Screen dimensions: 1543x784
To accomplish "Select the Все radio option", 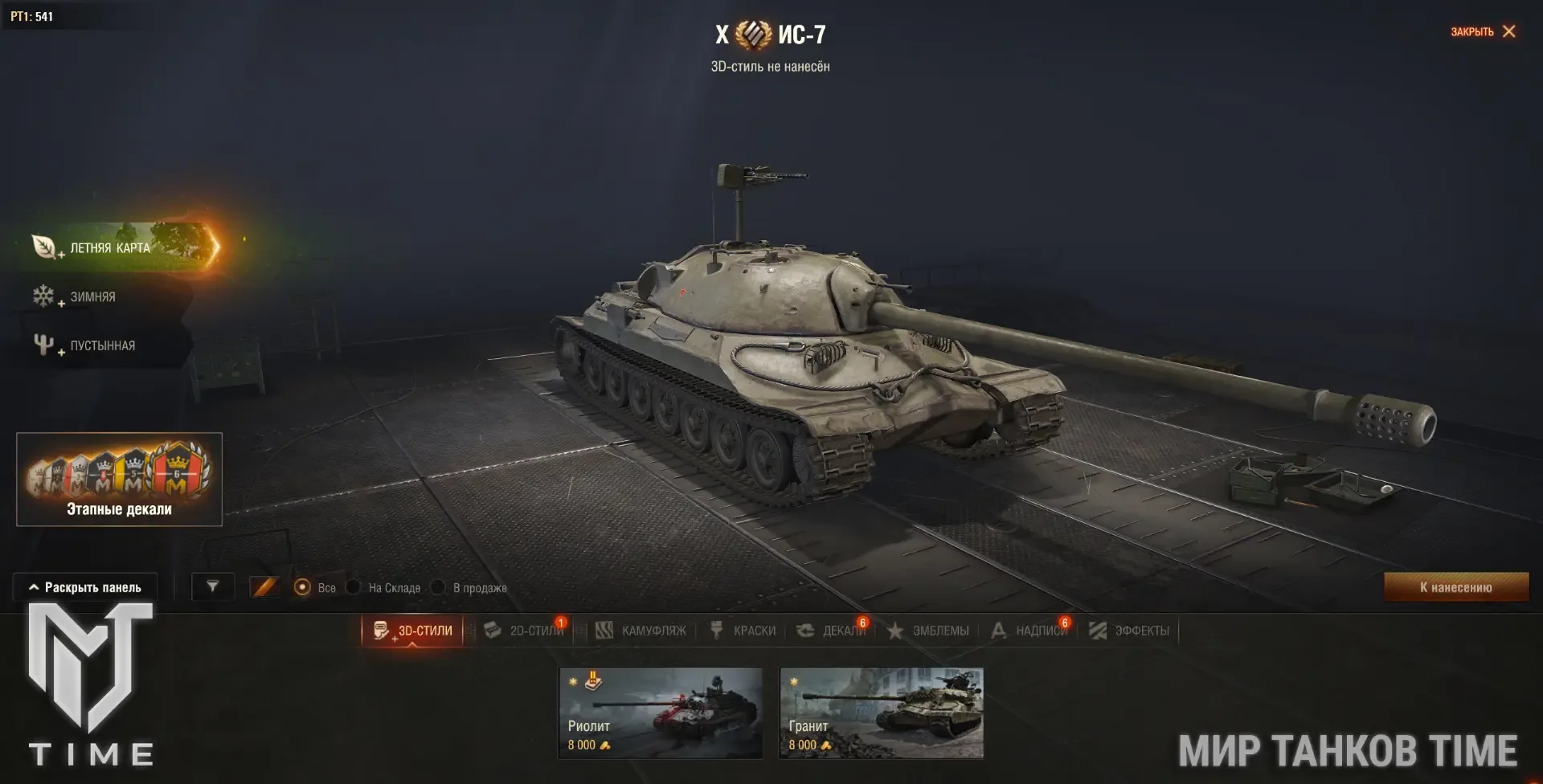I will click(x=303, y=587).
